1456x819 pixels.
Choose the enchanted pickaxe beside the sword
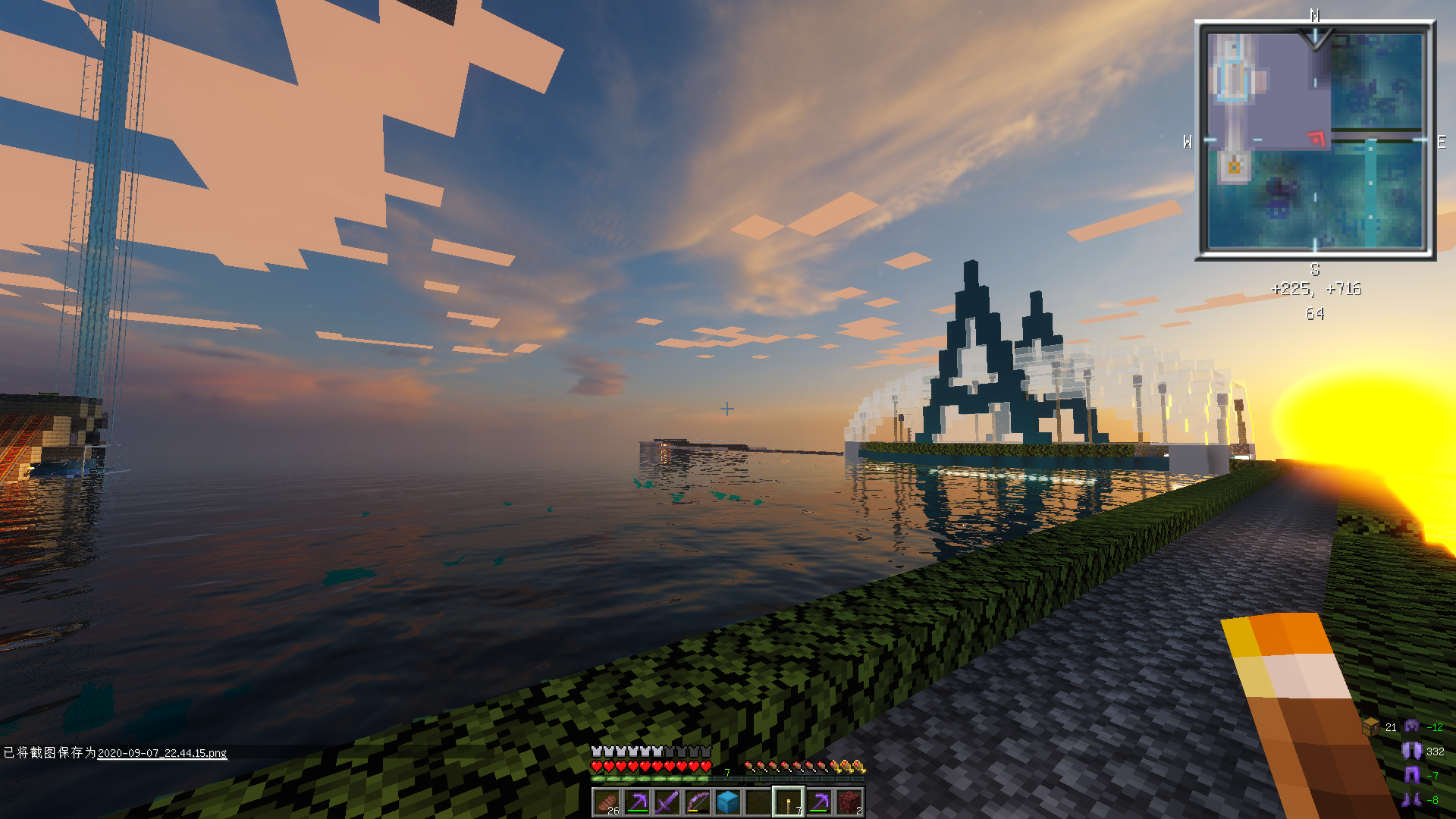point(637,802)
